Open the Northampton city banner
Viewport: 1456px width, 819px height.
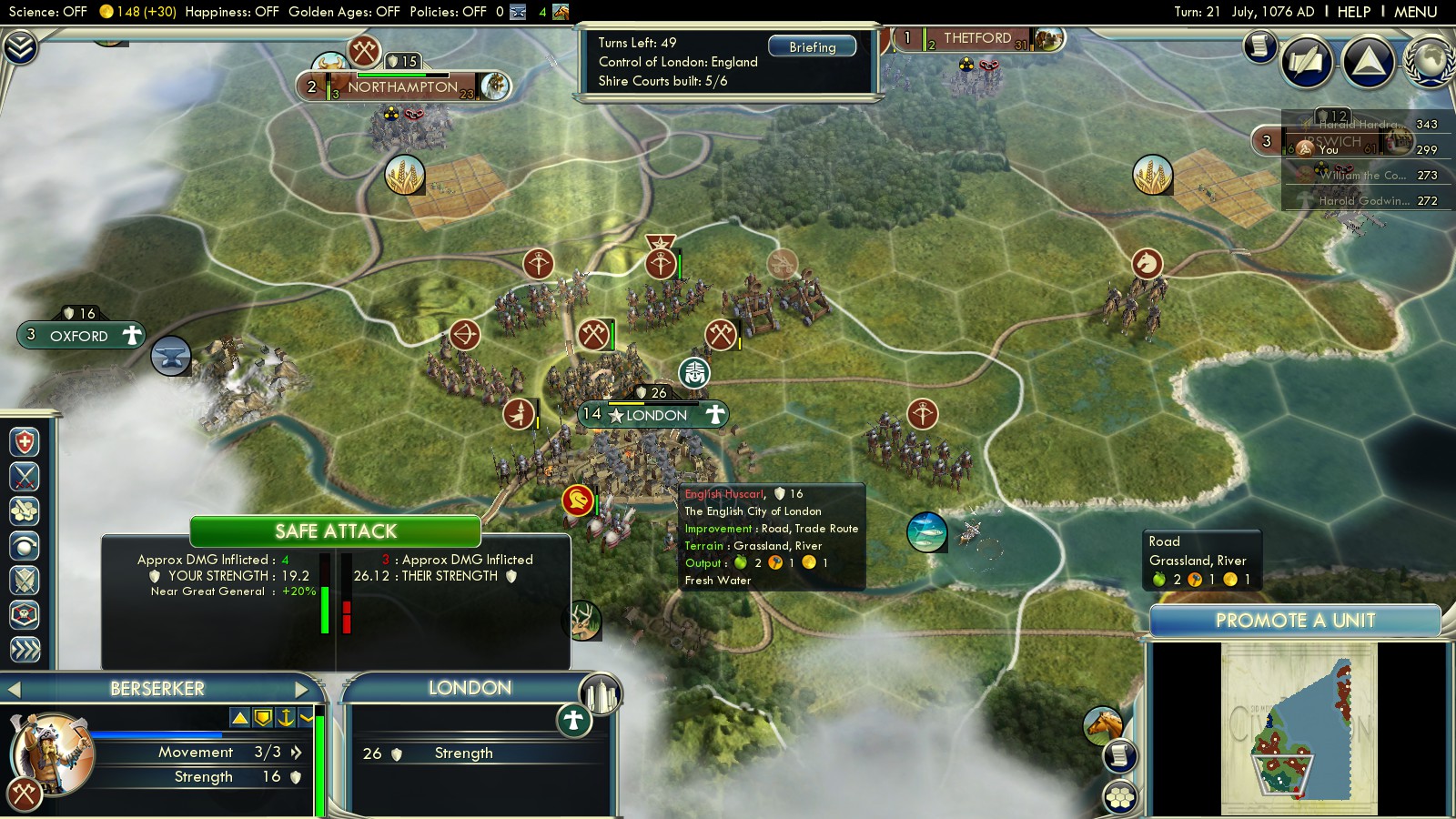point(402,87)
